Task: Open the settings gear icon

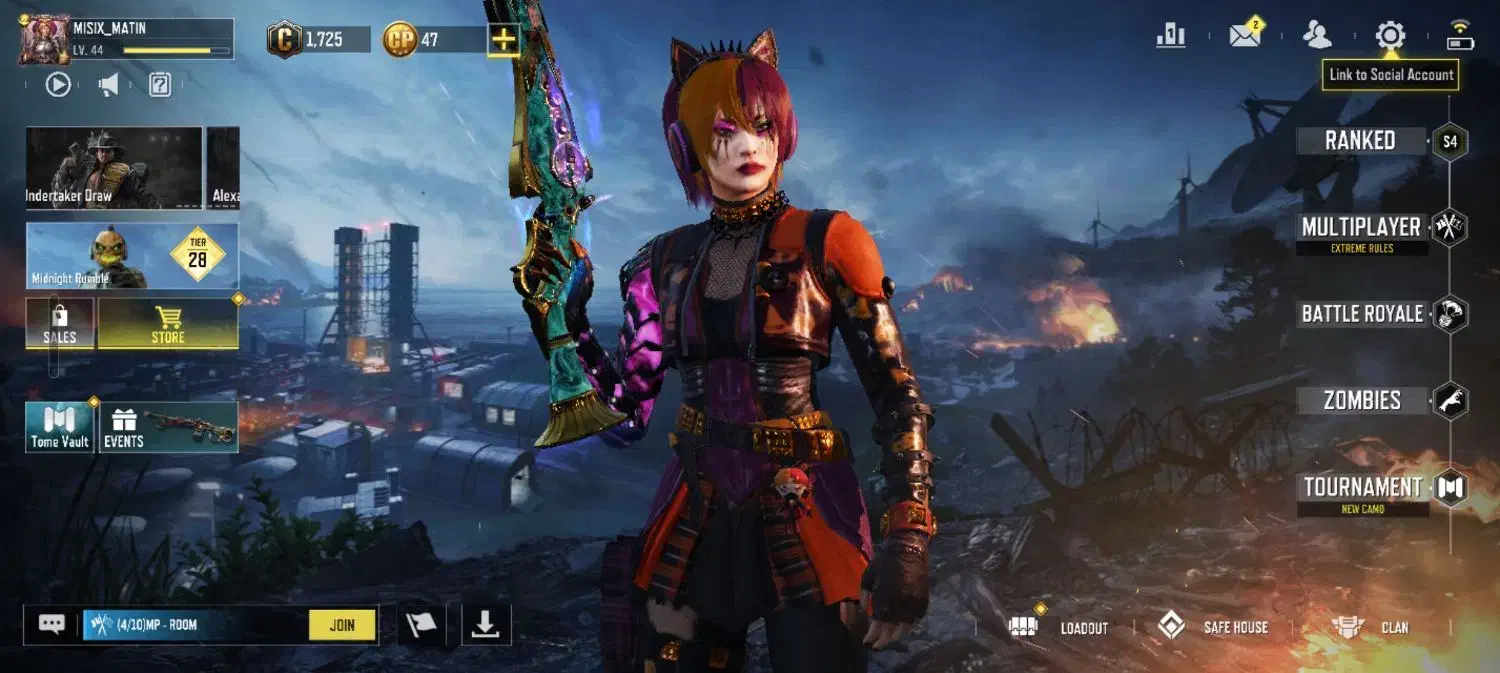Action: coord(1390,36)
